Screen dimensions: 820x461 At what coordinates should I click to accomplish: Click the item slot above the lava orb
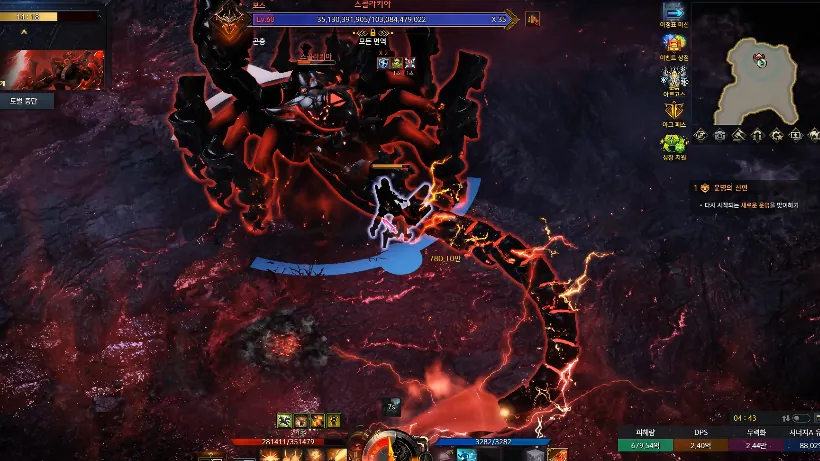391,407
